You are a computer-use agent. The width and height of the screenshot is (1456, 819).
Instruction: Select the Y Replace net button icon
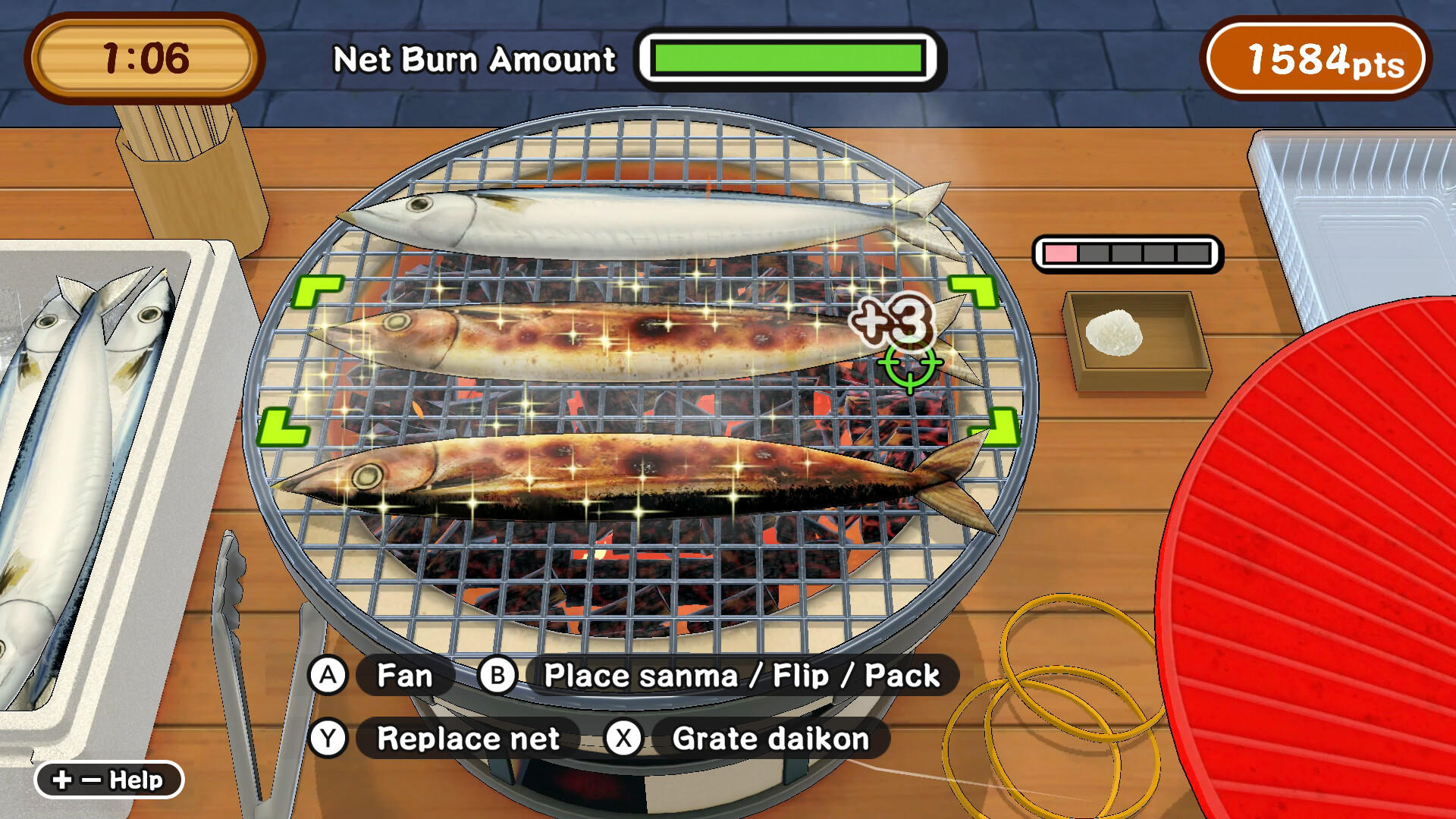pos(328,736)
